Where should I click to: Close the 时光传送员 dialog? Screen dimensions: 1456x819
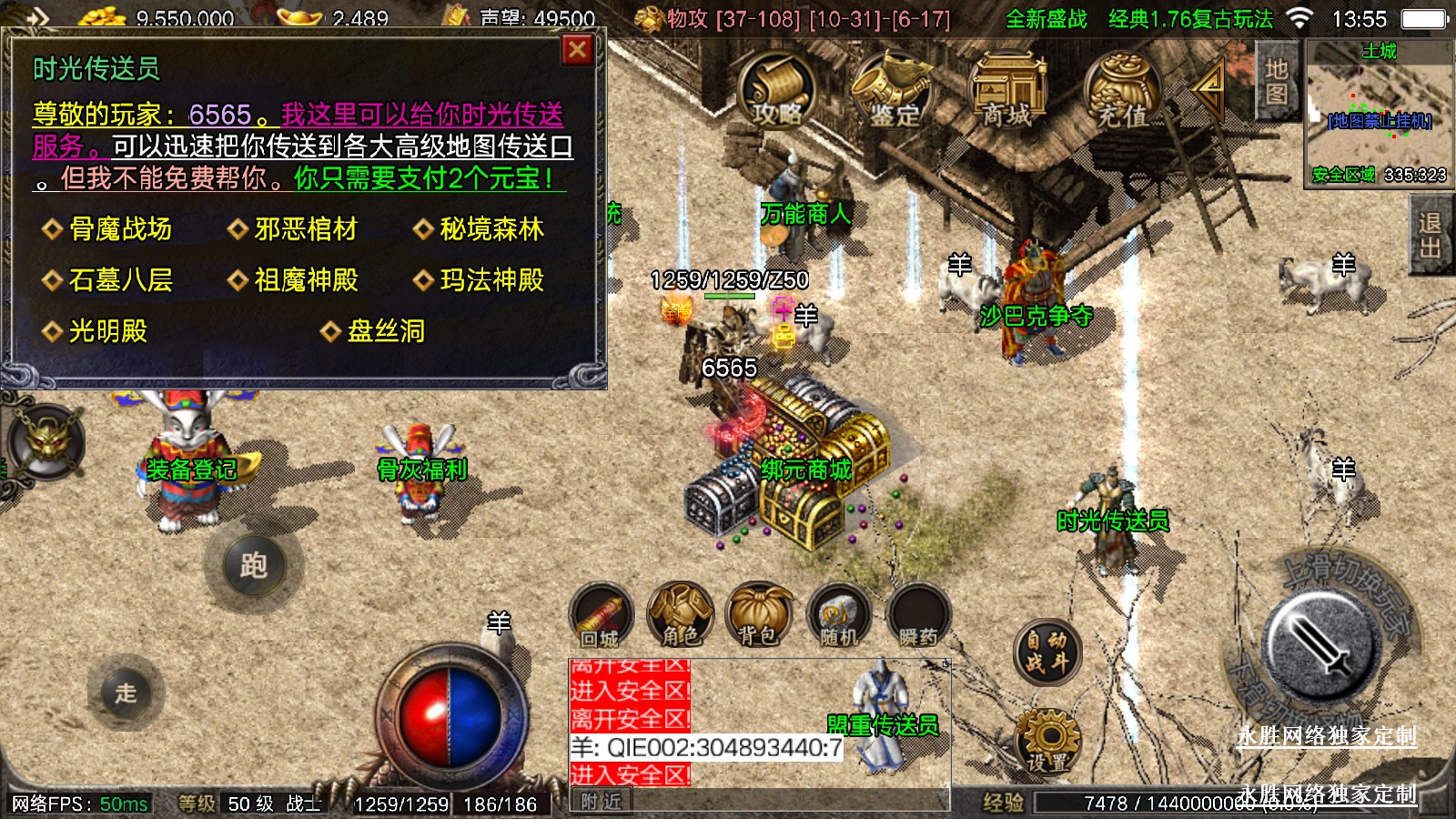(577, 50)
